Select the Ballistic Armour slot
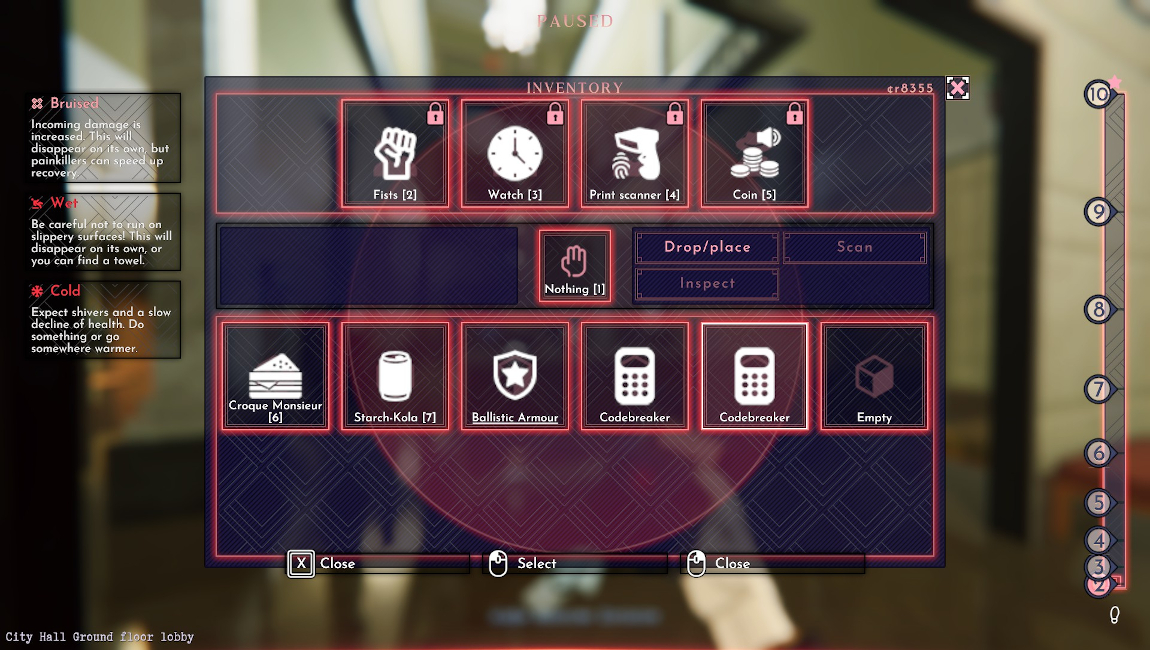 515,376
